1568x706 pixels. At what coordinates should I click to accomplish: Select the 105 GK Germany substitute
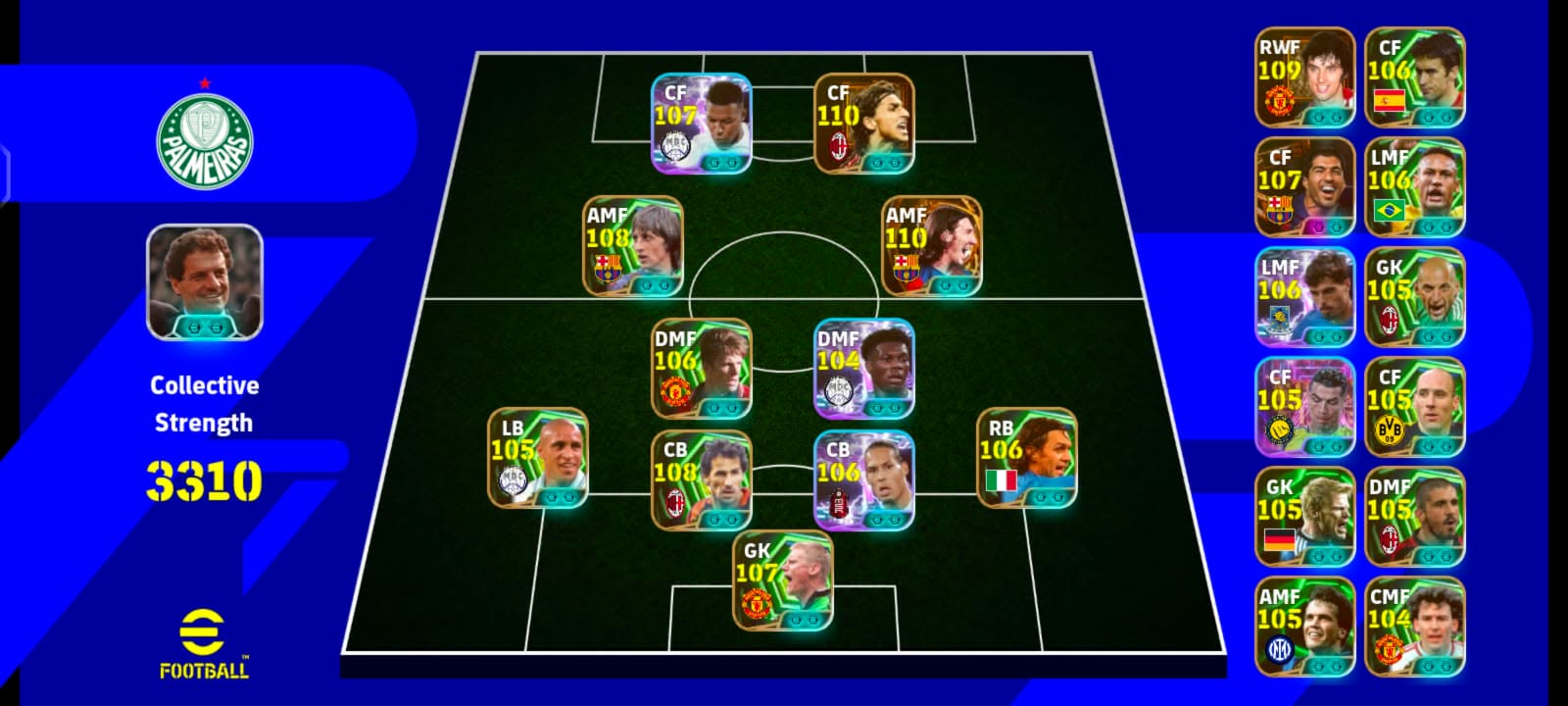coord(1305,517)
